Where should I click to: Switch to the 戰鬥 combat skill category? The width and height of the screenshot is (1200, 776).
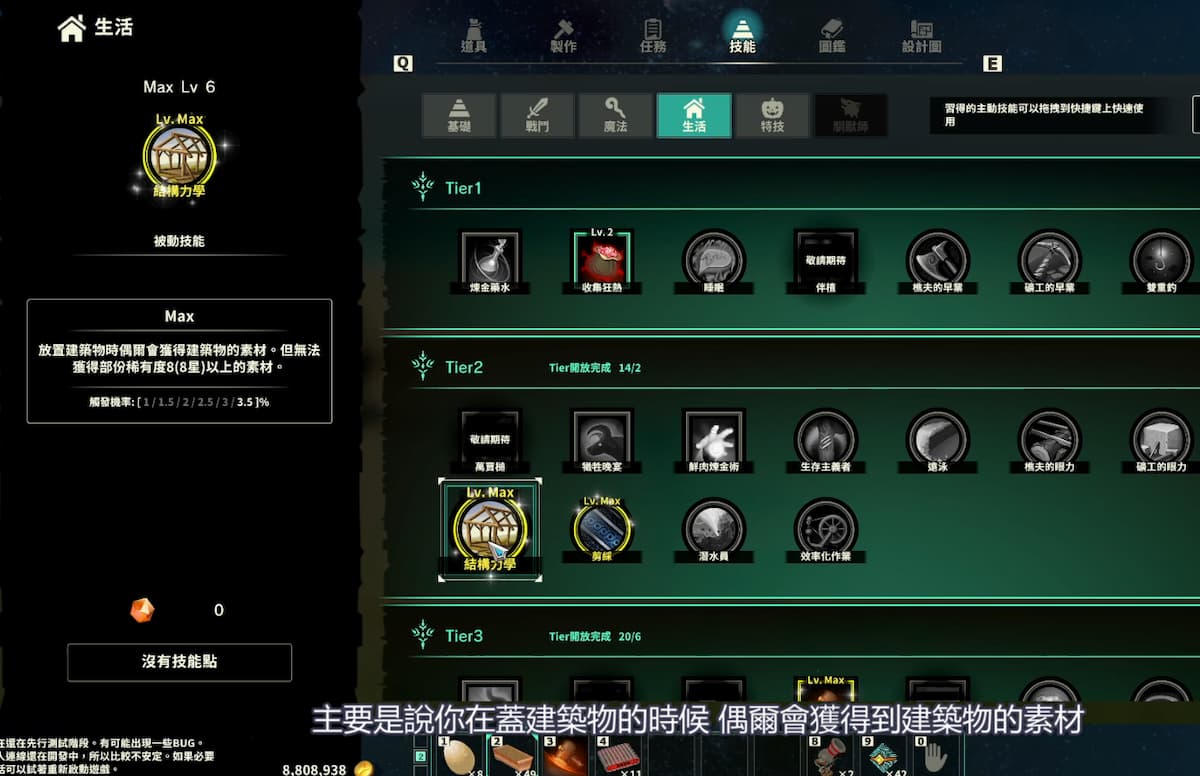(537, 115)
